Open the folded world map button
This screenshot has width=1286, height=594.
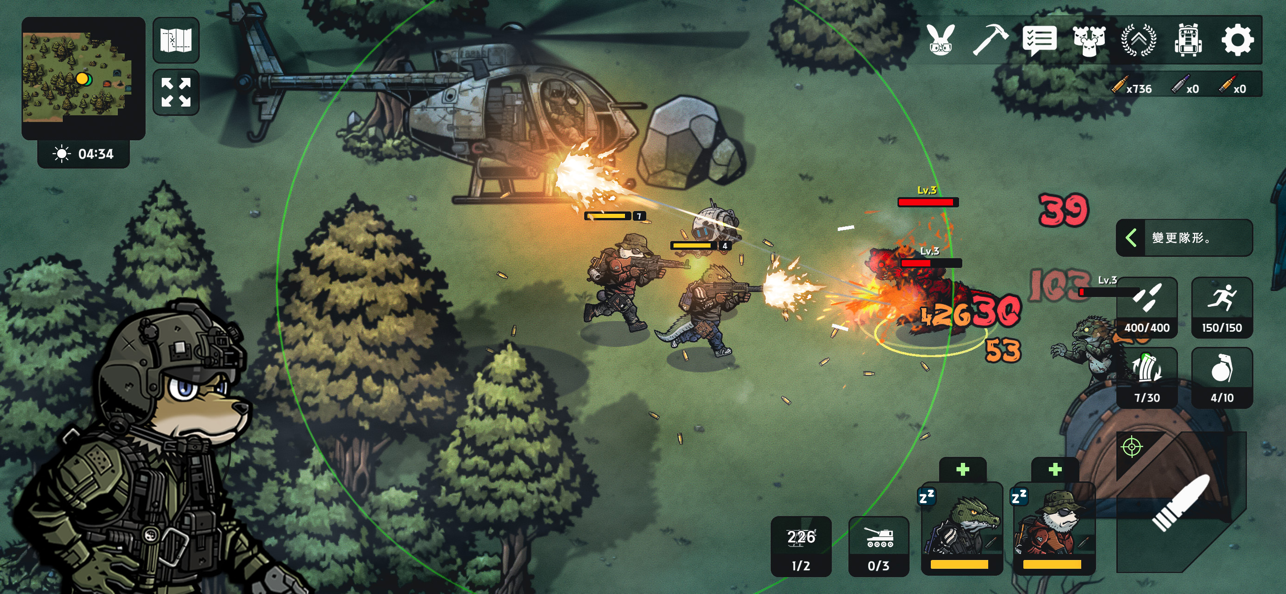[176, 41]
